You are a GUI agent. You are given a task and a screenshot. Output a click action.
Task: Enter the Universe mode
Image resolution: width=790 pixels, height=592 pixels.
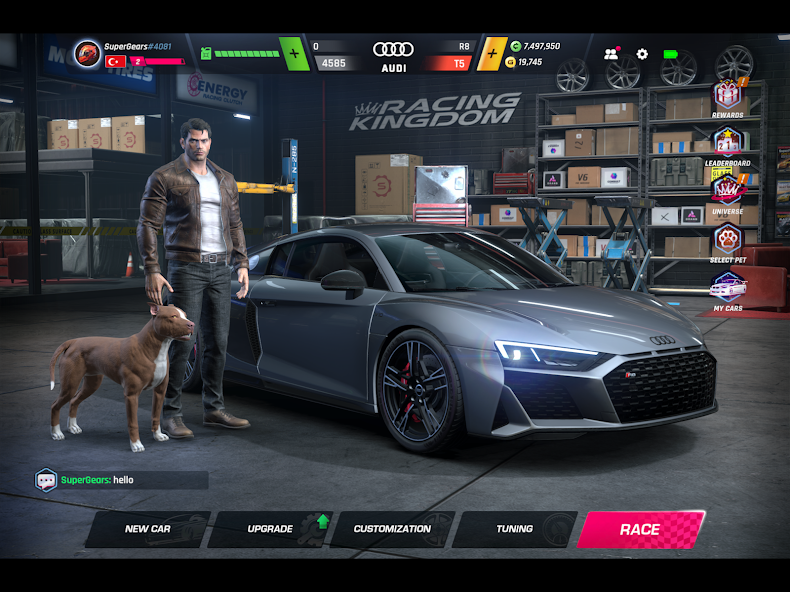click(727, 191)
